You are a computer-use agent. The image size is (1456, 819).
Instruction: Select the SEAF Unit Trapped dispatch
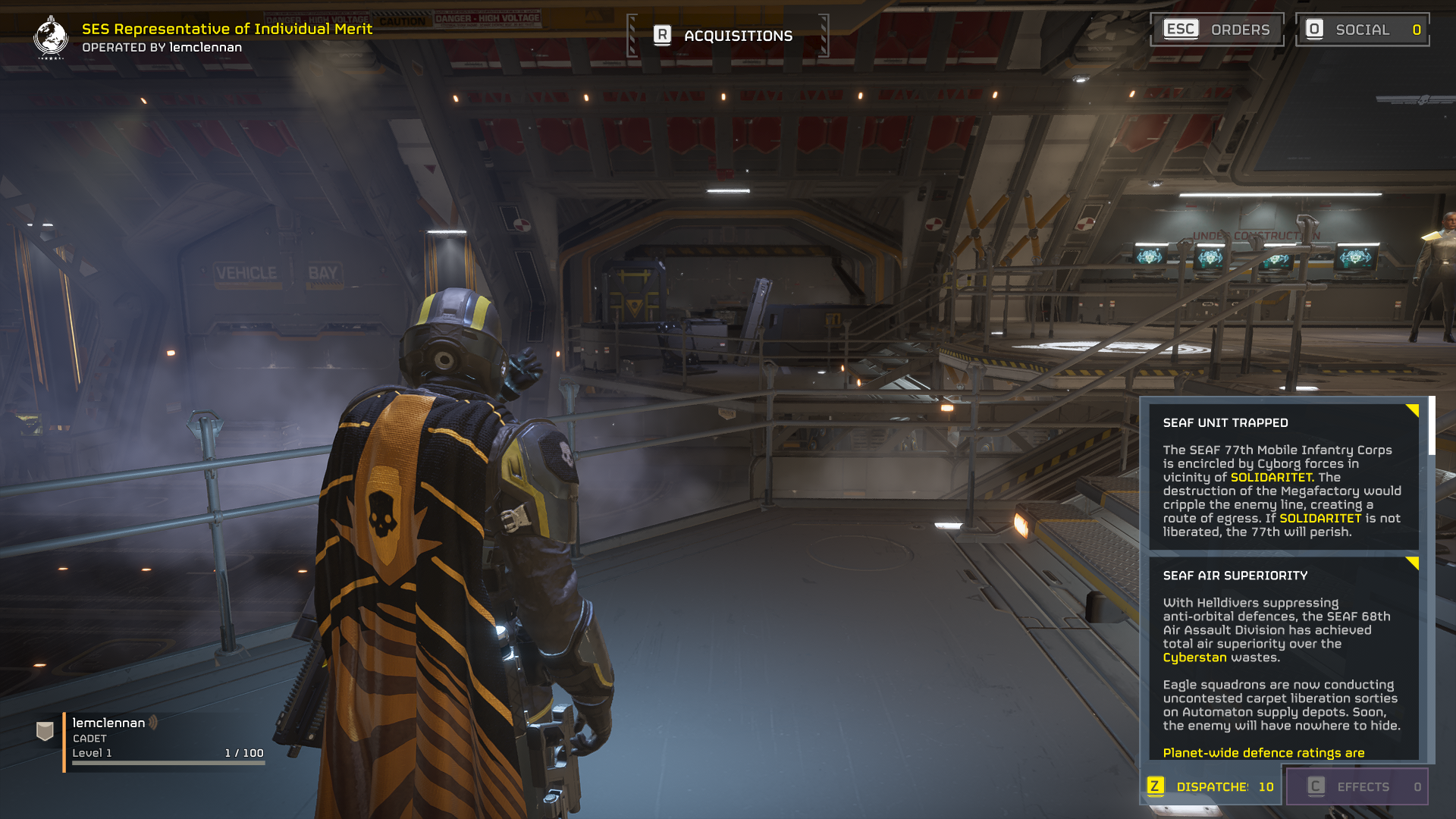tap(1283, 477)
